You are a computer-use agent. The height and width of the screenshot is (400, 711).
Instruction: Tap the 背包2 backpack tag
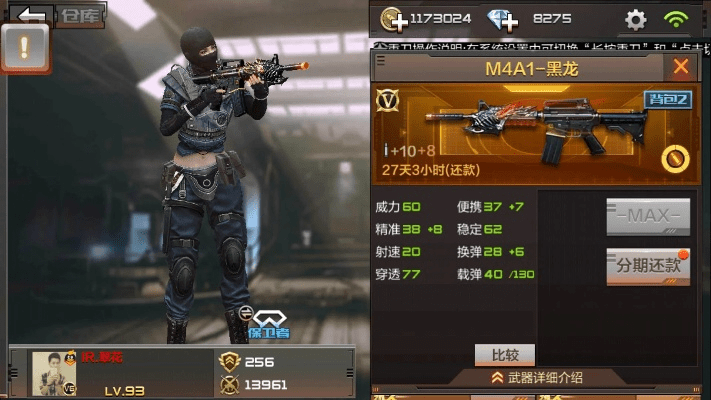(661, 98)
